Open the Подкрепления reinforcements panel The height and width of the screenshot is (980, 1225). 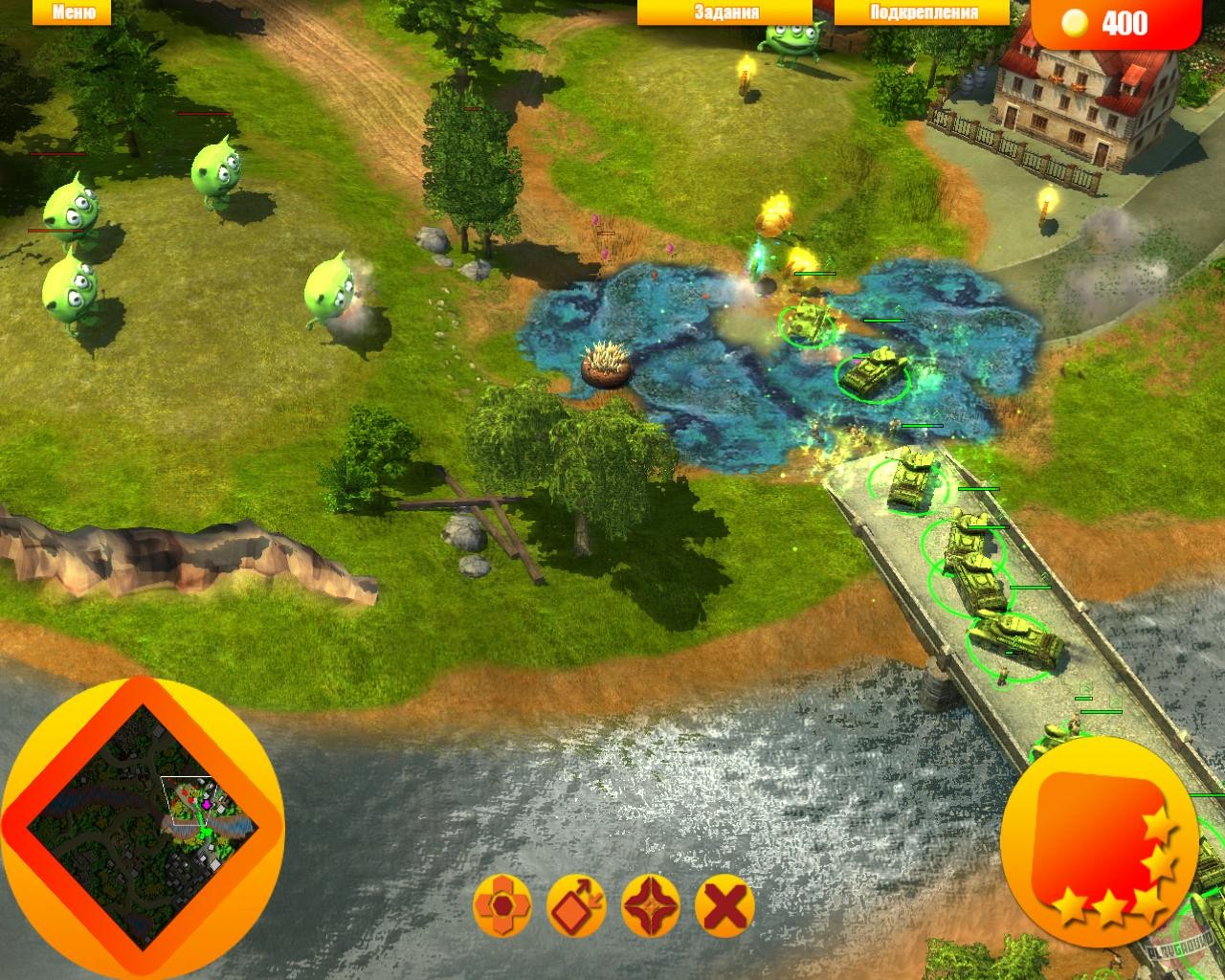(x=922, y=12)
